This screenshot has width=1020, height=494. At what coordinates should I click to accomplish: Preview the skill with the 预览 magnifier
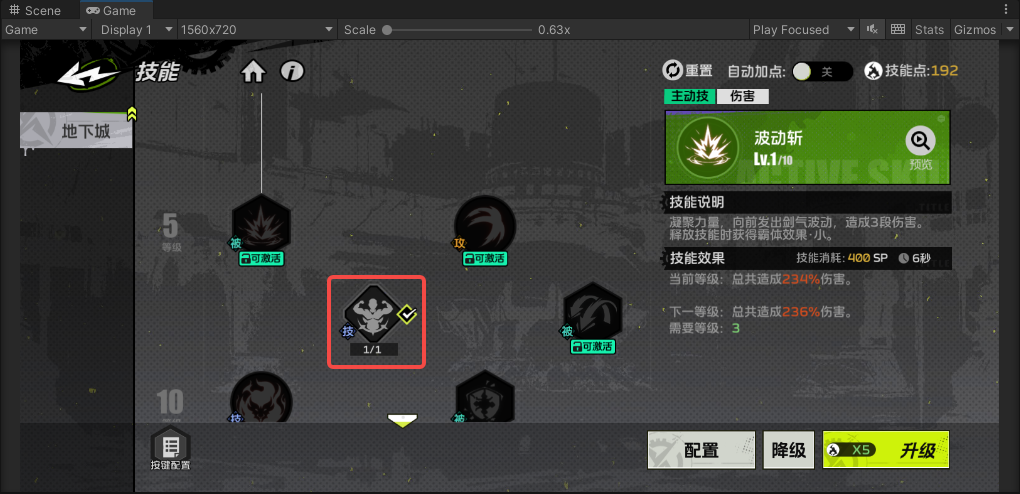point(920,146)
